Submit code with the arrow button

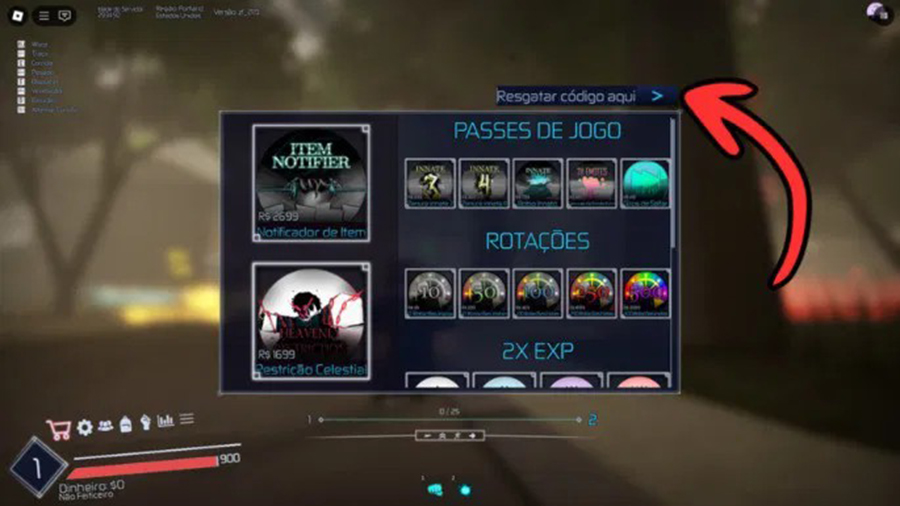657,96
